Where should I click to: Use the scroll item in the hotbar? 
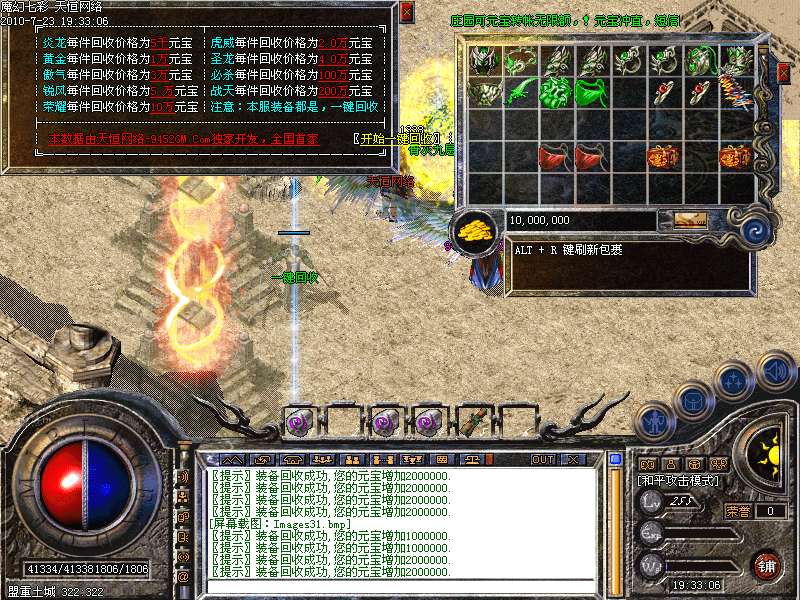tap(472, 420)
